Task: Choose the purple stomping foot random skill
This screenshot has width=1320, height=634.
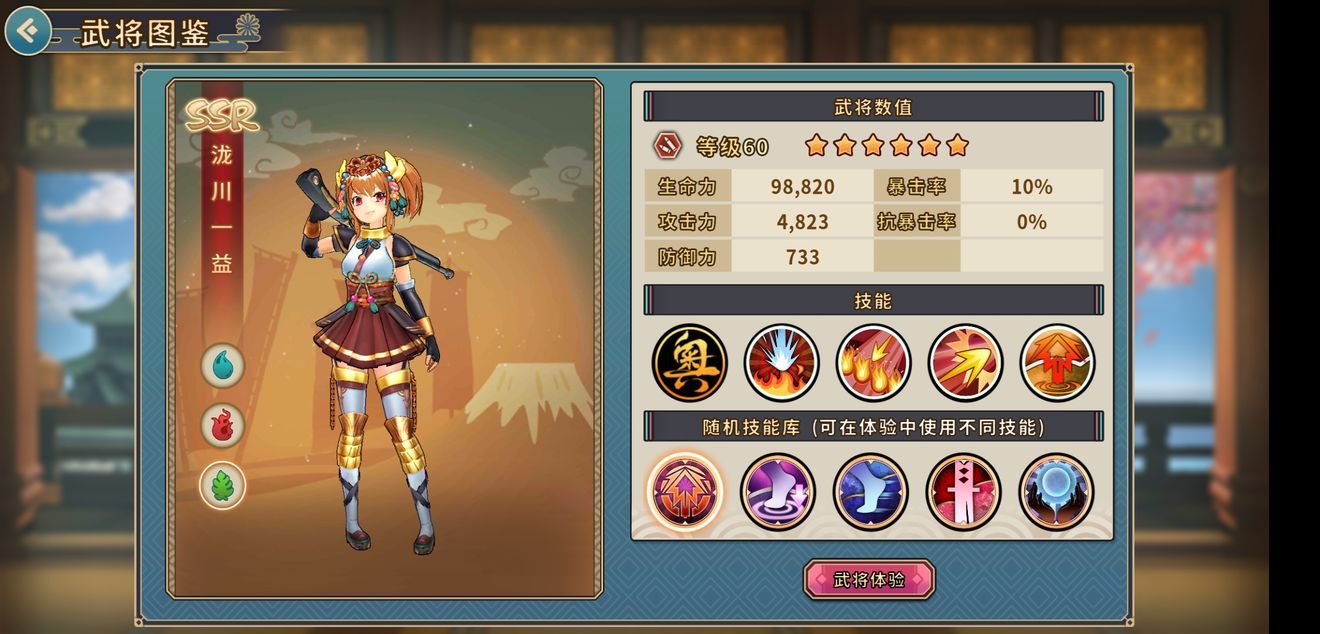Action: coord(778,492)
